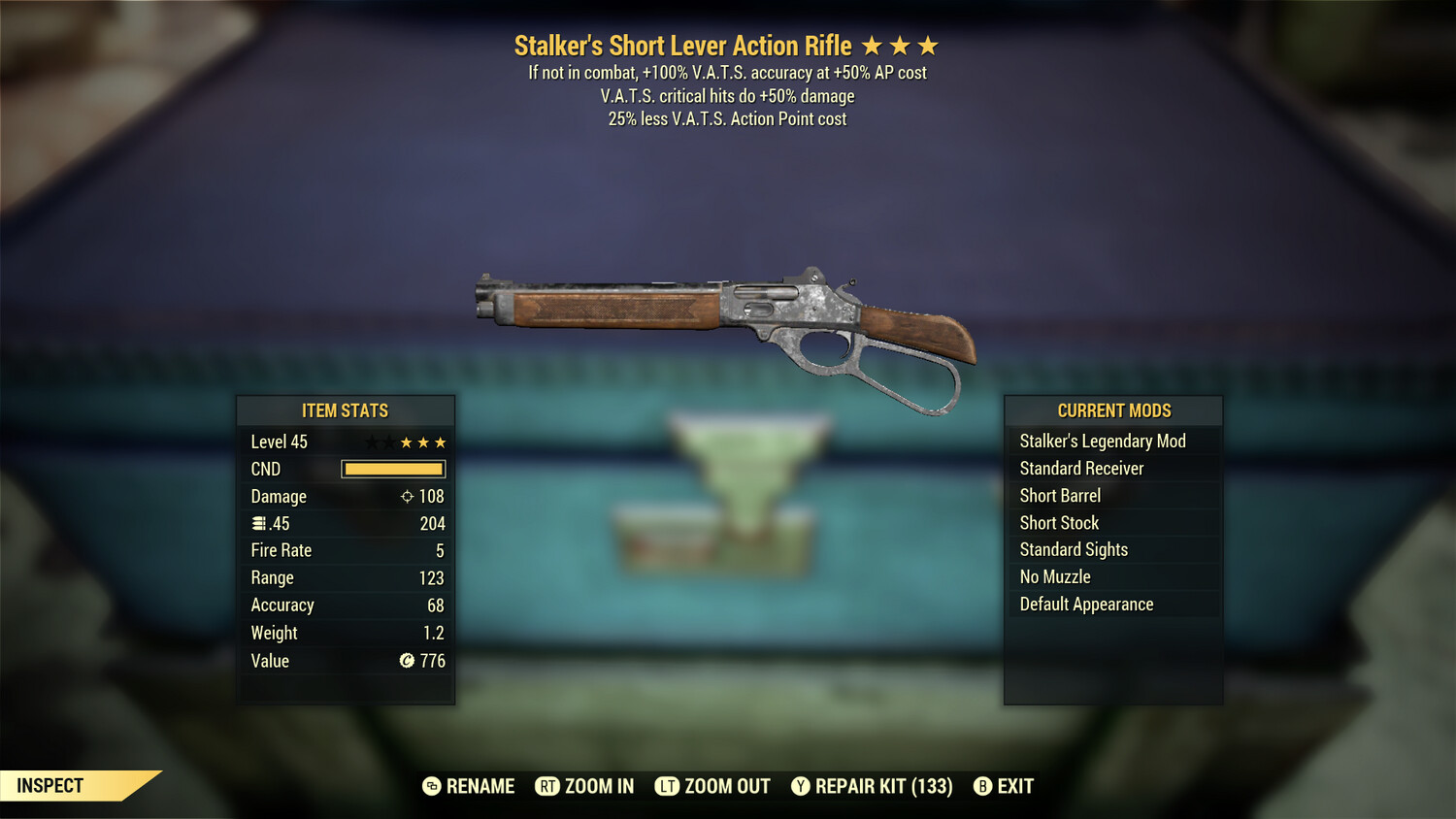Click the caps icon next to Value 776
Image resolution: width=1456 pixels, height=819 pixels.
pyautogui.click(x=409, y=661)
